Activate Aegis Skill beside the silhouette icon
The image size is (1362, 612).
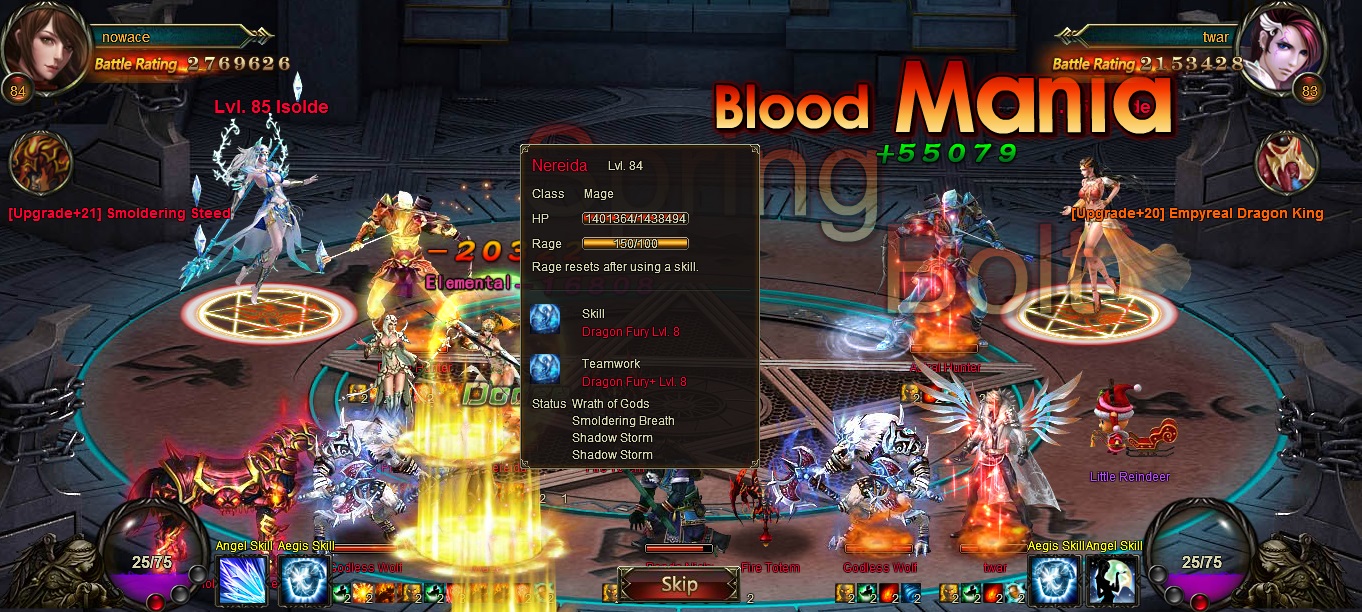pos(1054,581)
